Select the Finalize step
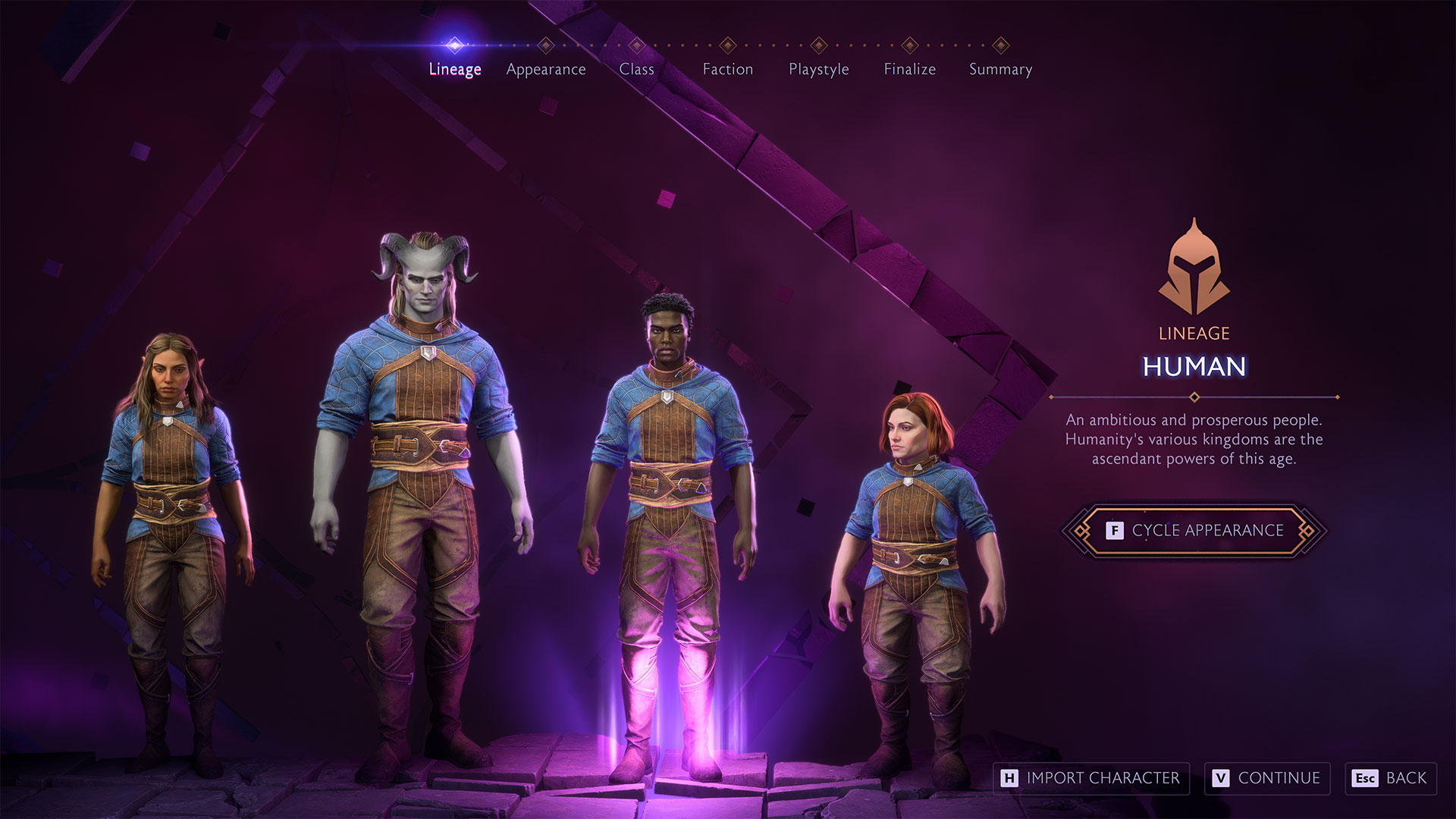Viewport: 1456px width, 819px height. [x=909, y=69]
